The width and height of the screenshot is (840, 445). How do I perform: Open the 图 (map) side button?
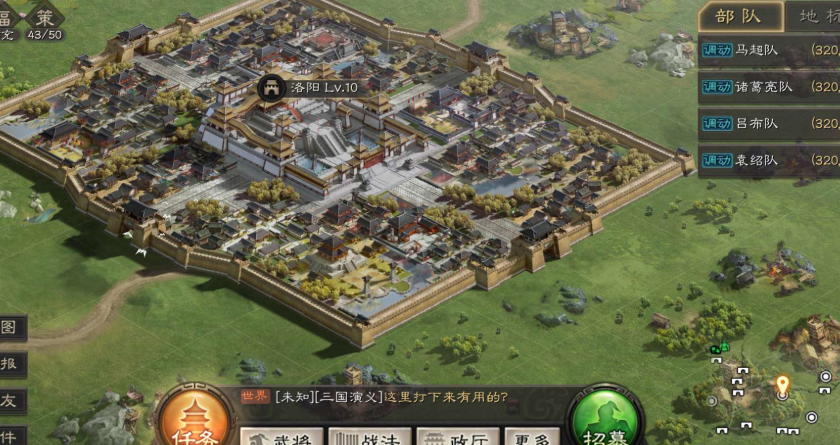(9, 328)
